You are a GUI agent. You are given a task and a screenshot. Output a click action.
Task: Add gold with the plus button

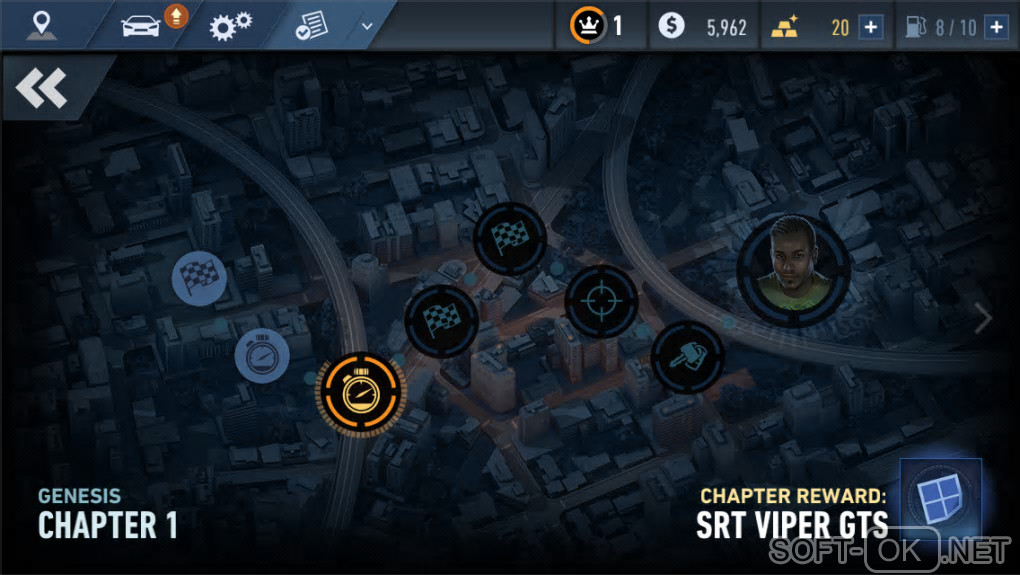pyautogui.click(x=871, y=27)
